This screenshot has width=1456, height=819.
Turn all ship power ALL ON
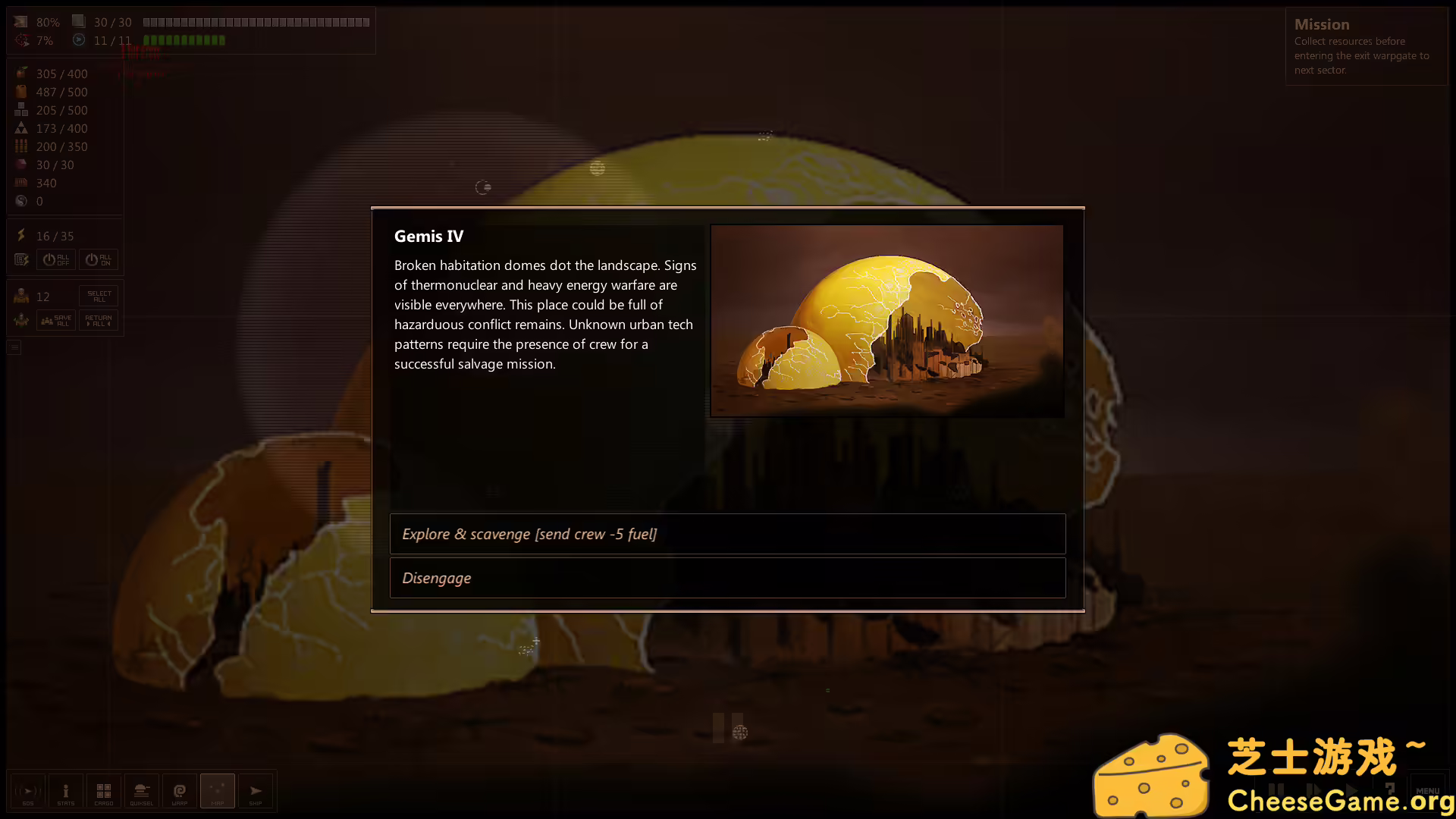[x=97, y=259]
